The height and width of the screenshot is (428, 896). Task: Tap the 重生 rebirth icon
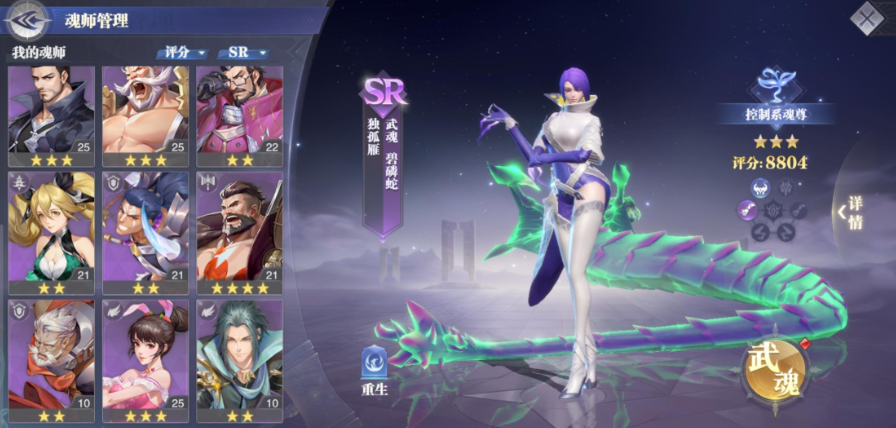point(374,367)
